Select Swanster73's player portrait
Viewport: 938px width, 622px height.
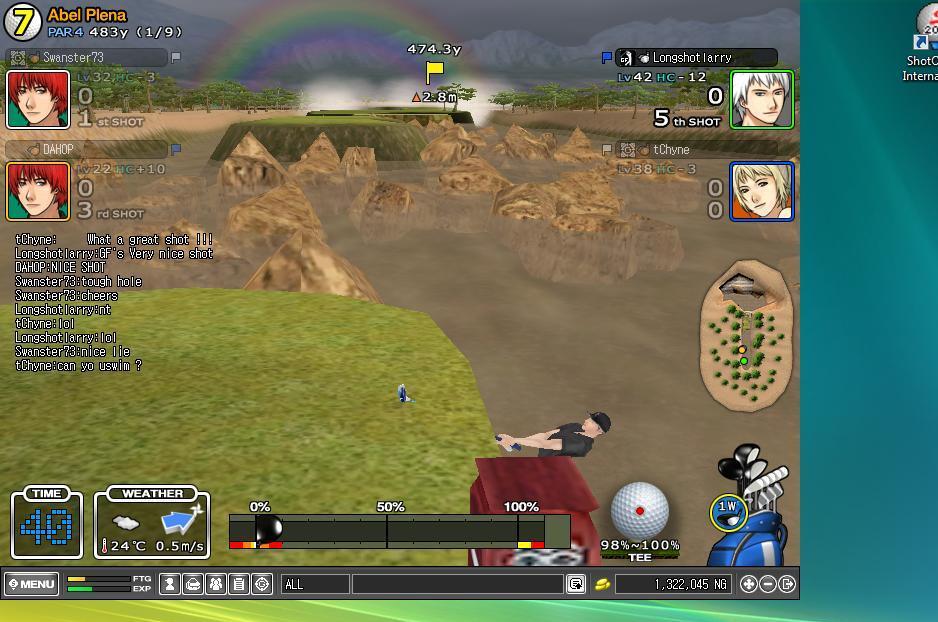pos(38,99)
